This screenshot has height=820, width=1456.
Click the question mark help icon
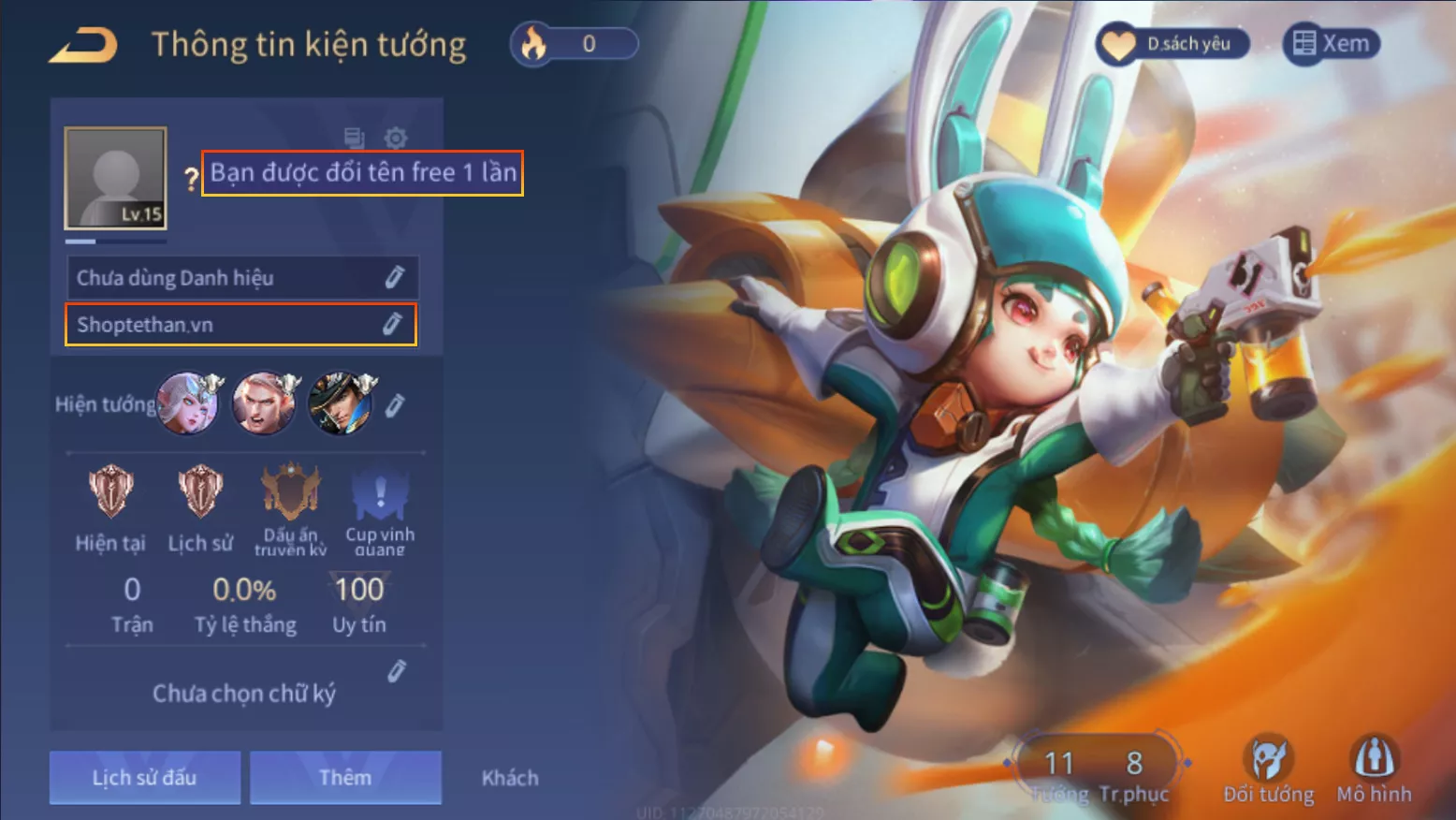point(191,178)
